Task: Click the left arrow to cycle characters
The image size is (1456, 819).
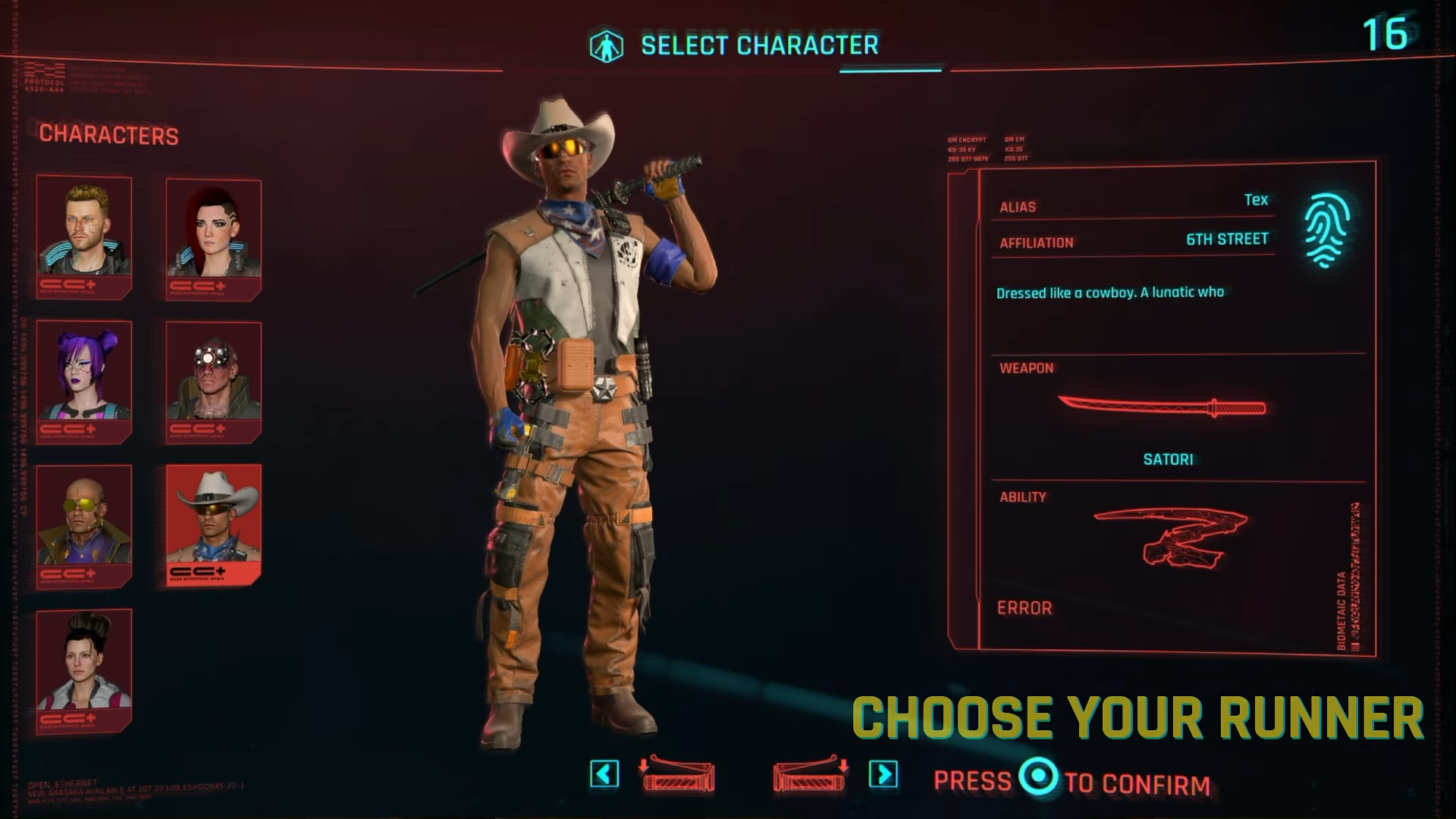Action: point(604,774)
